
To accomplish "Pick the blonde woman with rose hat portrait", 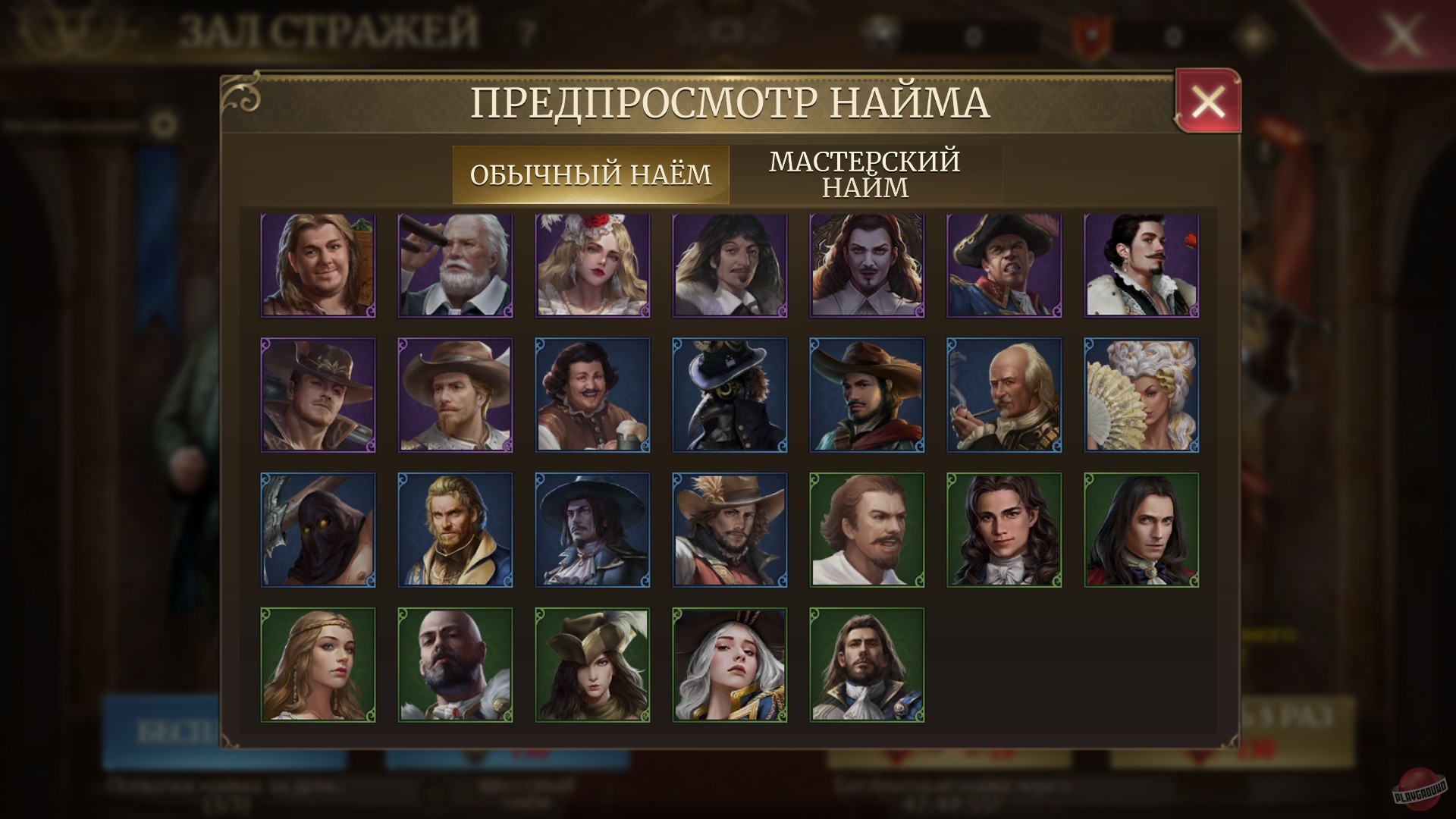I will tap(591, 264).
